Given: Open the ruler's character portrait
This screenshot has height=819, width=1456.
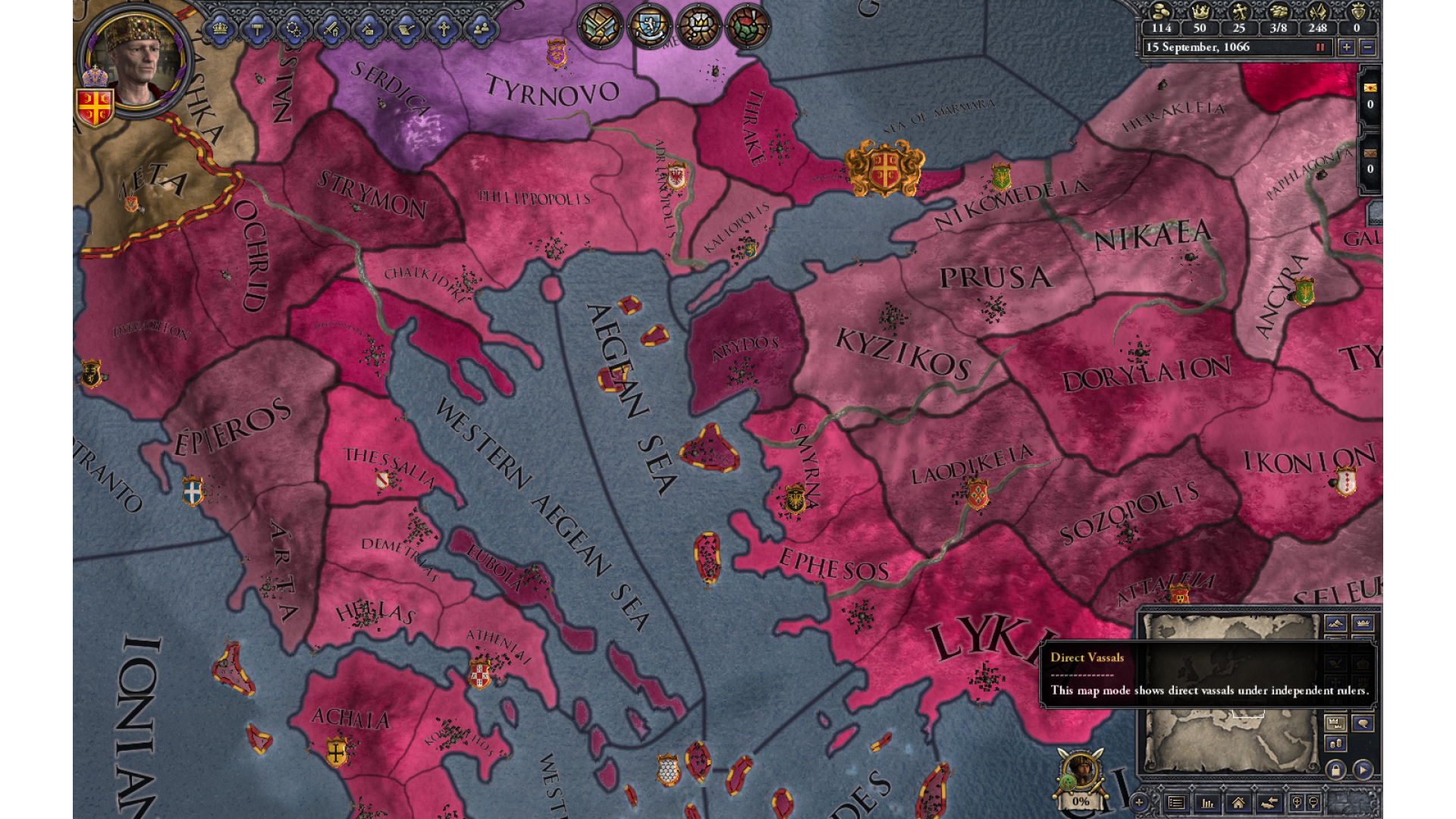Looking at the screenshot, I should coord(136,59).
